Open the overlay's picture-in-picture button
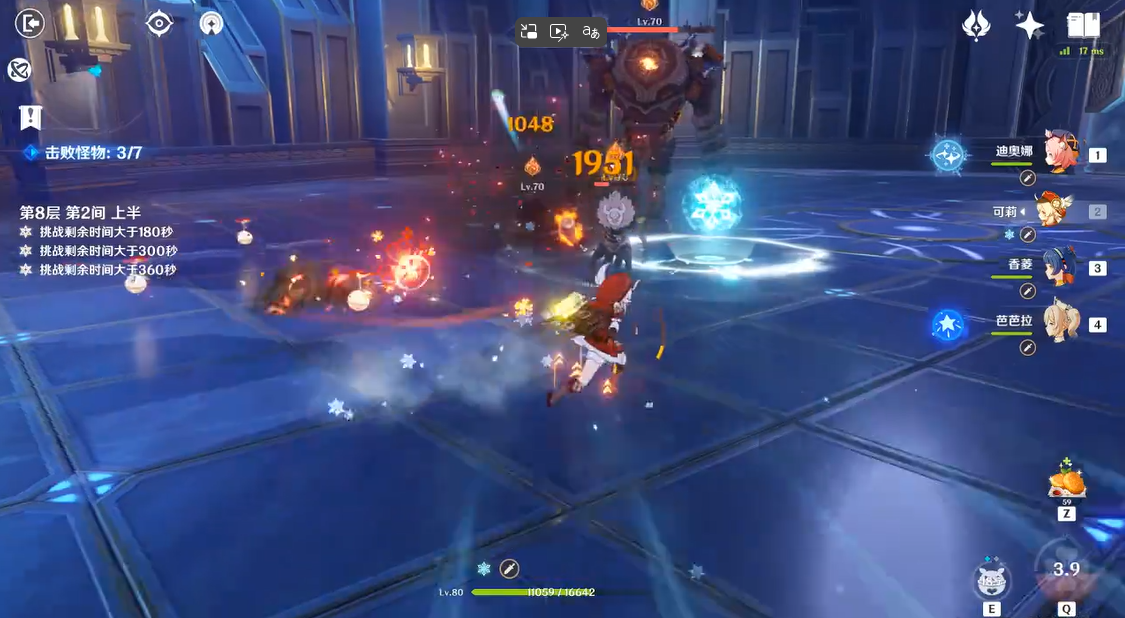The width and height of the screenshot is (1125, 618). 529,32
